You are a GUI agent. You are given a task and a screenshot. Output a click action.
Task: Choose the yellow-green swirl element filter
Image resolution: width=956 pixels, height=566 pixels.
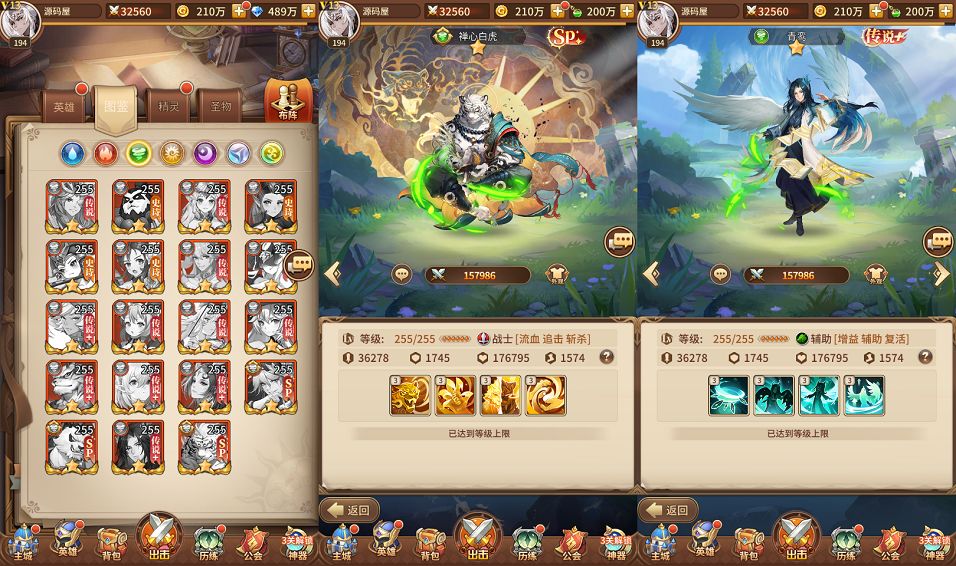(x=271, y=153)
